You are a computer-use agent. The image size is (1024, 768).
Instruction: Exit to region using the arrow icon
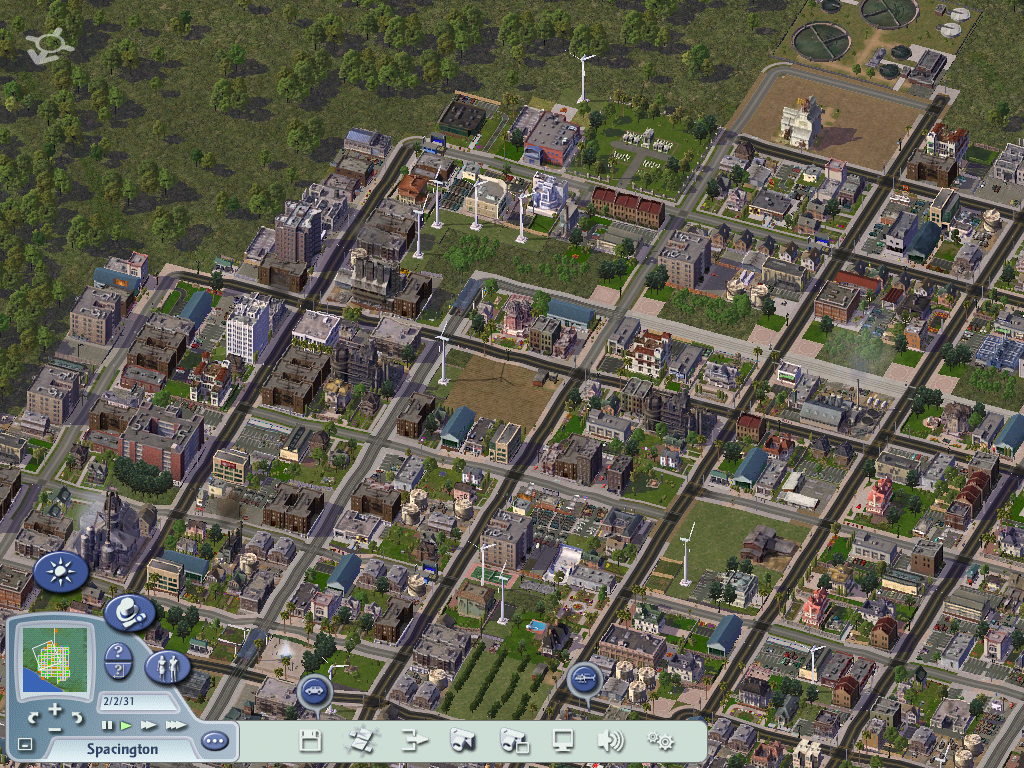[x=413, y=741]
